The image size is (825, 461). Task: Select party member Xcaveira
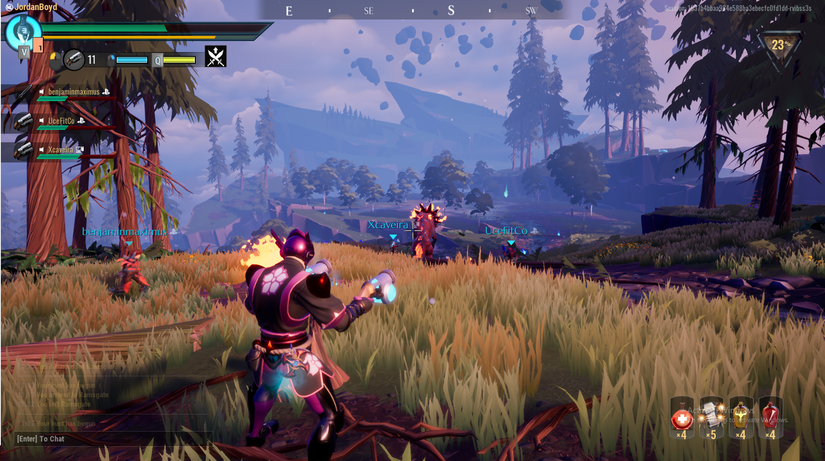click(x=60, y=150)
